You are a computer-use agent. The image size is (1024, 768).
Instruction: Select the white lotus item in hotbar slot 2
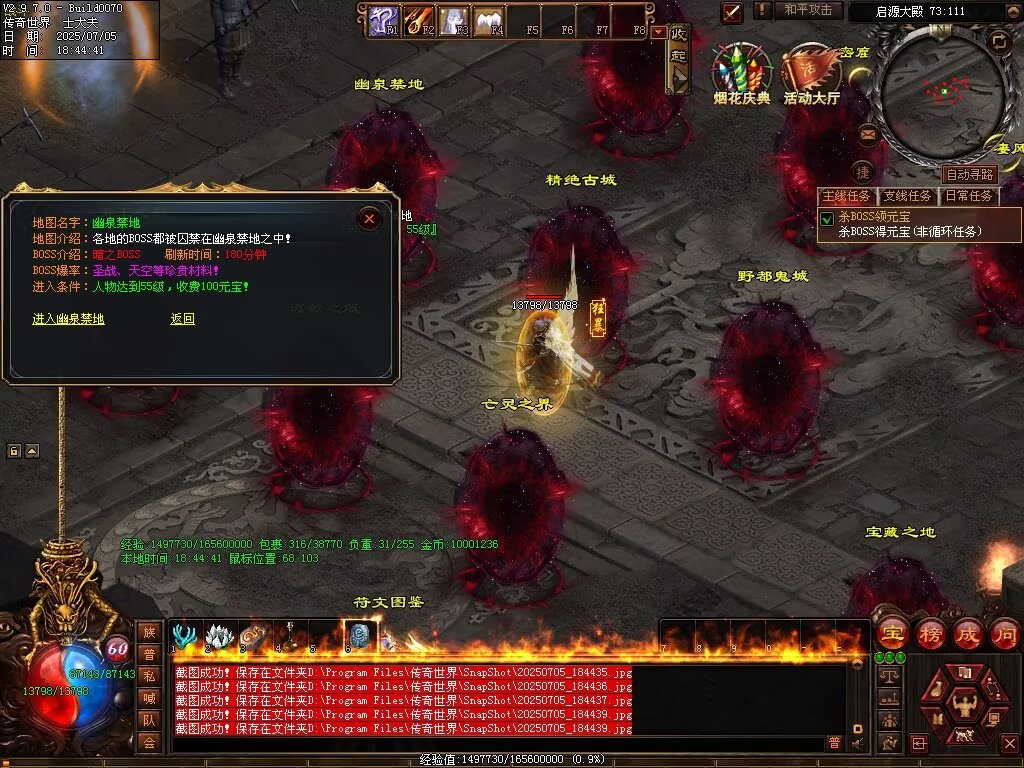(219, 636)
